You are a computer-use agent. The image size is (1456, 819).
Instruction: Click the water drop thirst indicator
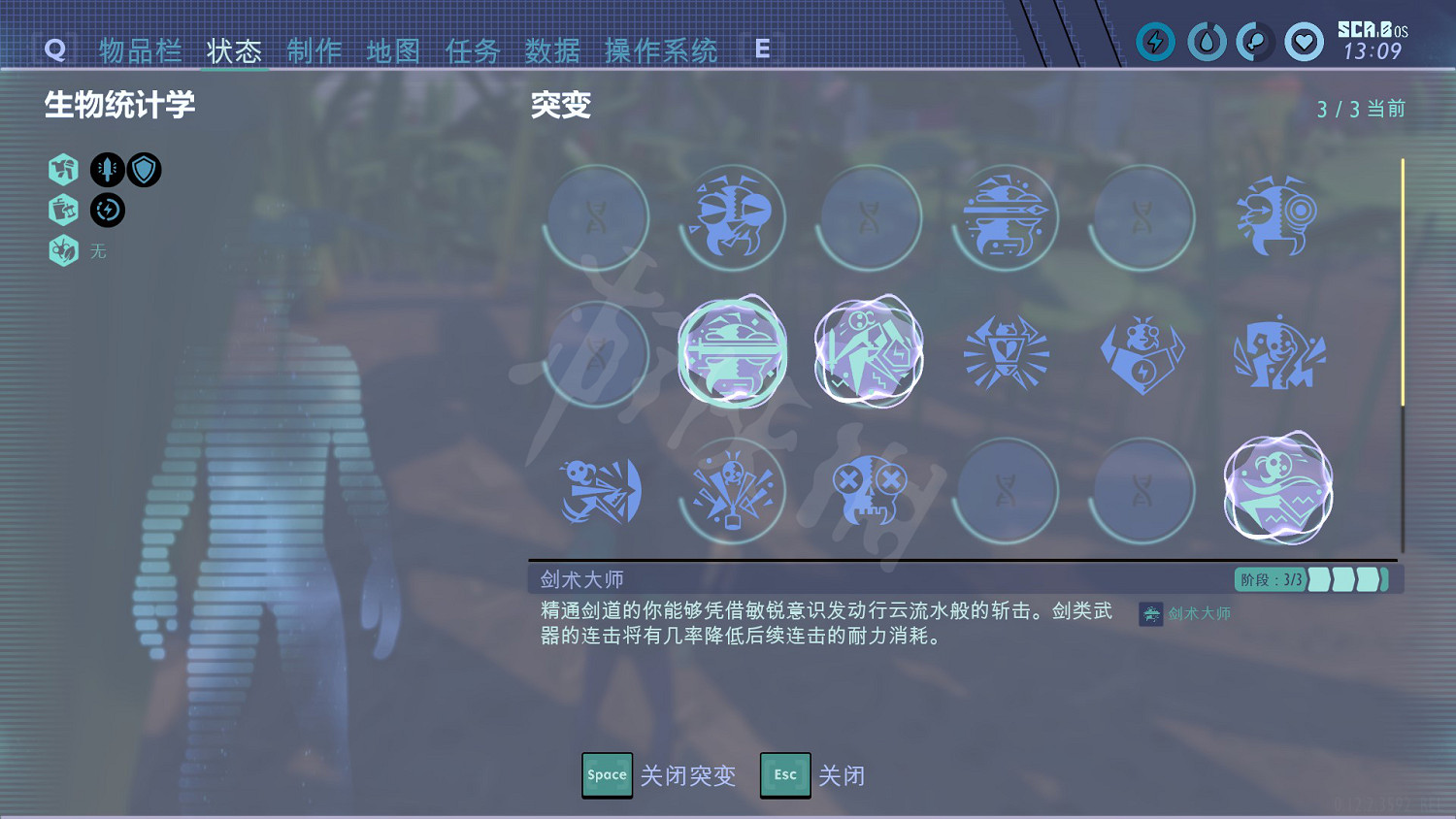tap(1207, 42)
